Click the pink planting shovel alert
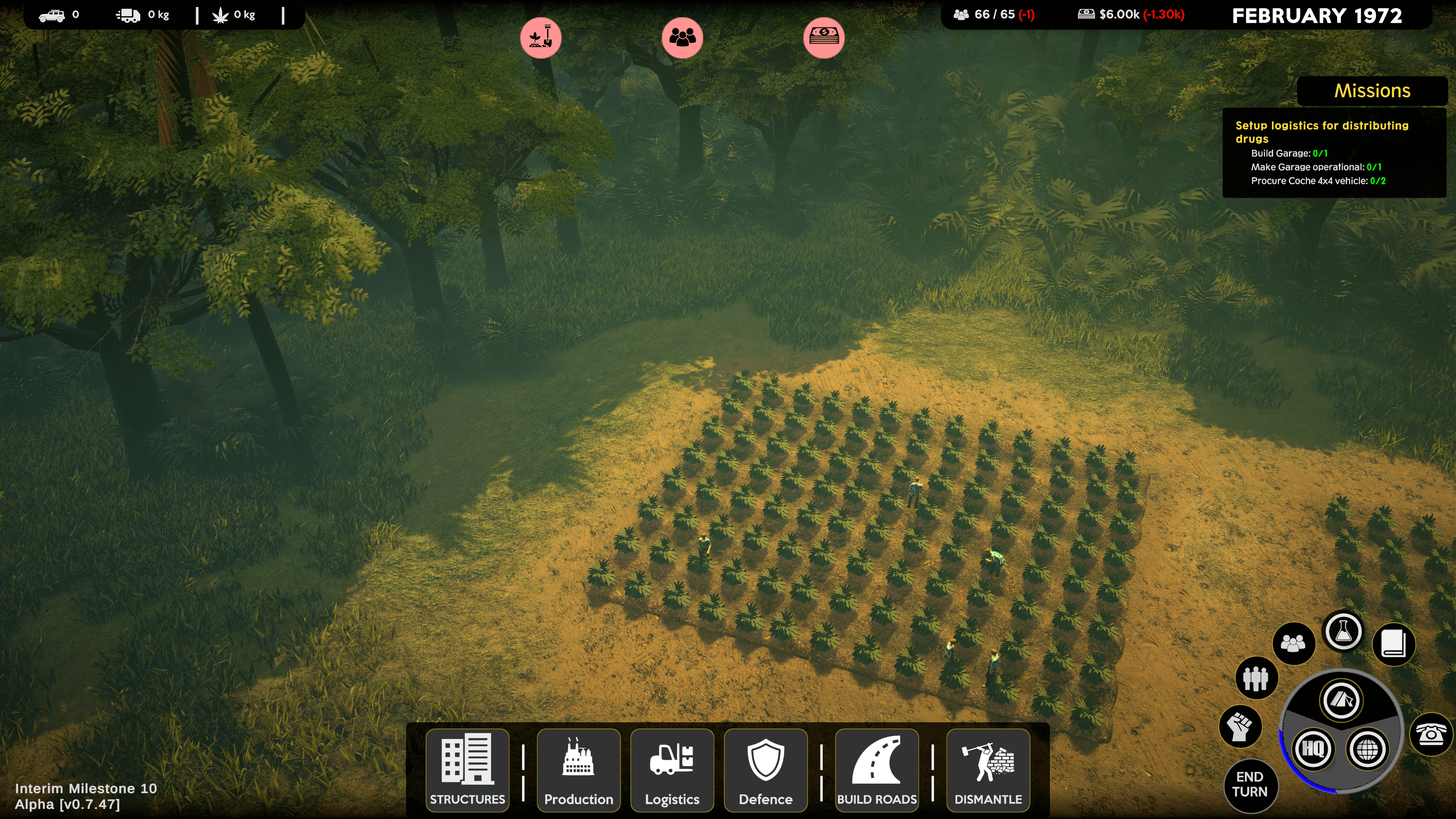 coord(540,38)
